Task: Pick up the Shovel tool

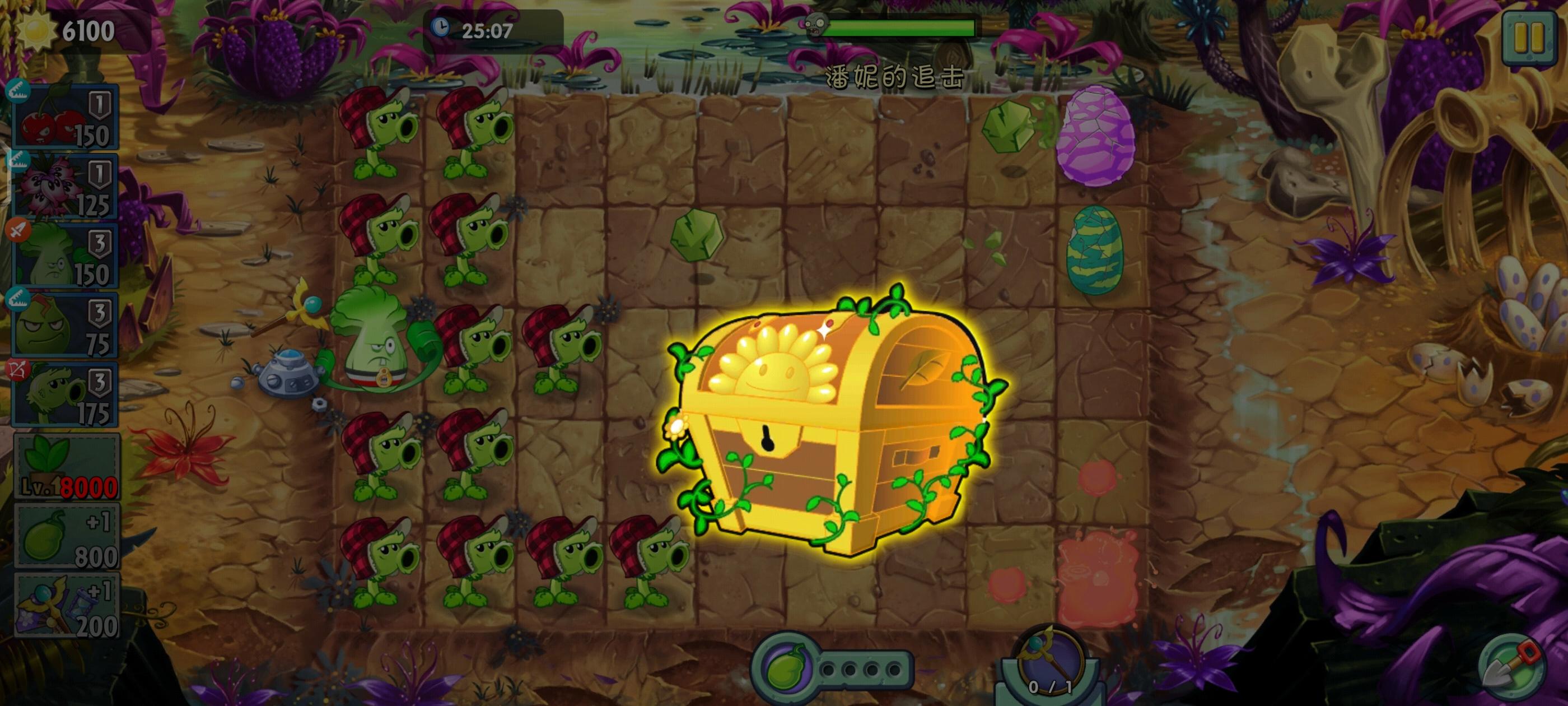Action: [x=1517, y=670]
